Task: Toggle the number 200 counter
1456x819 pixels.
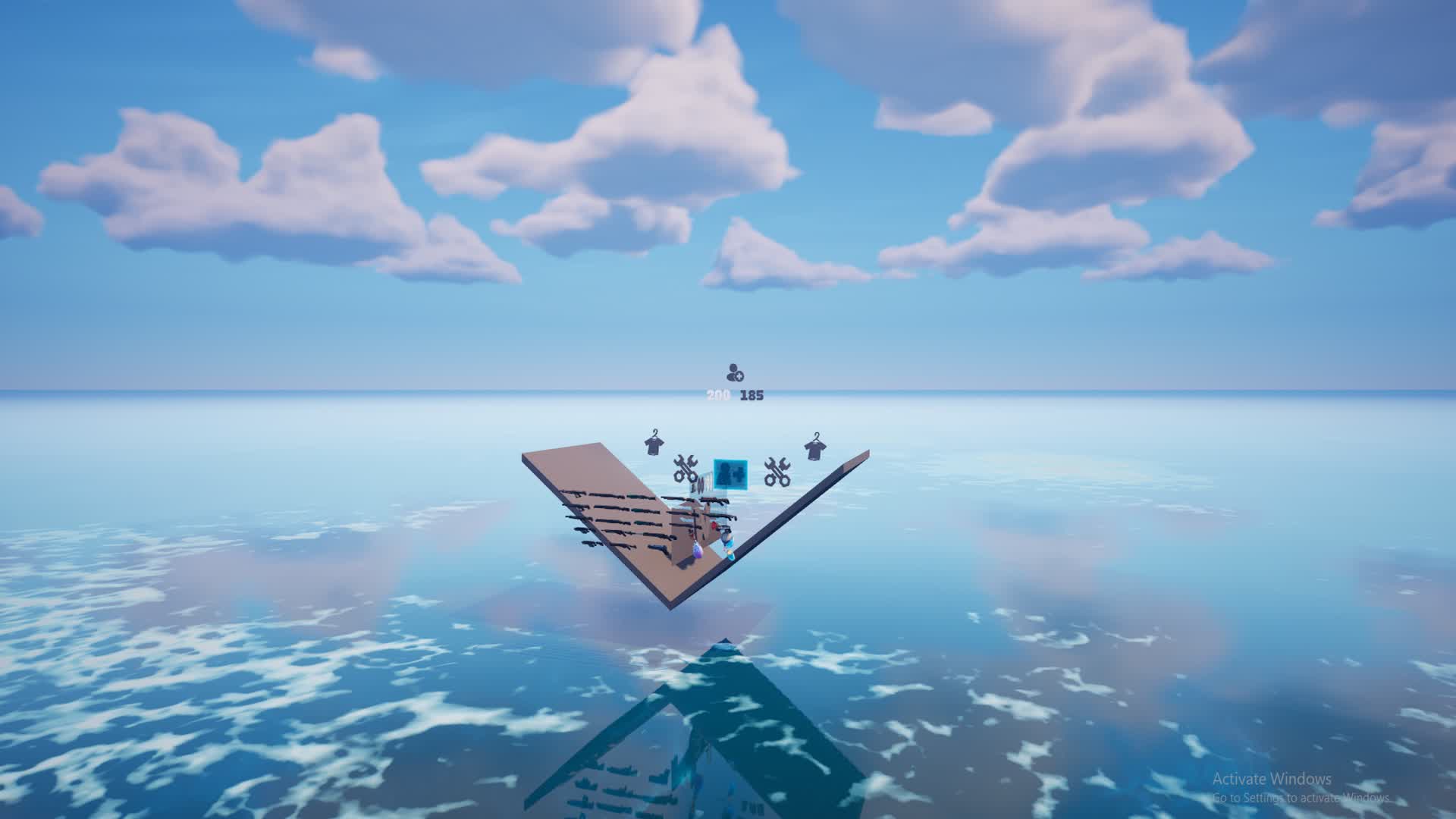Action: pos(717,394)
